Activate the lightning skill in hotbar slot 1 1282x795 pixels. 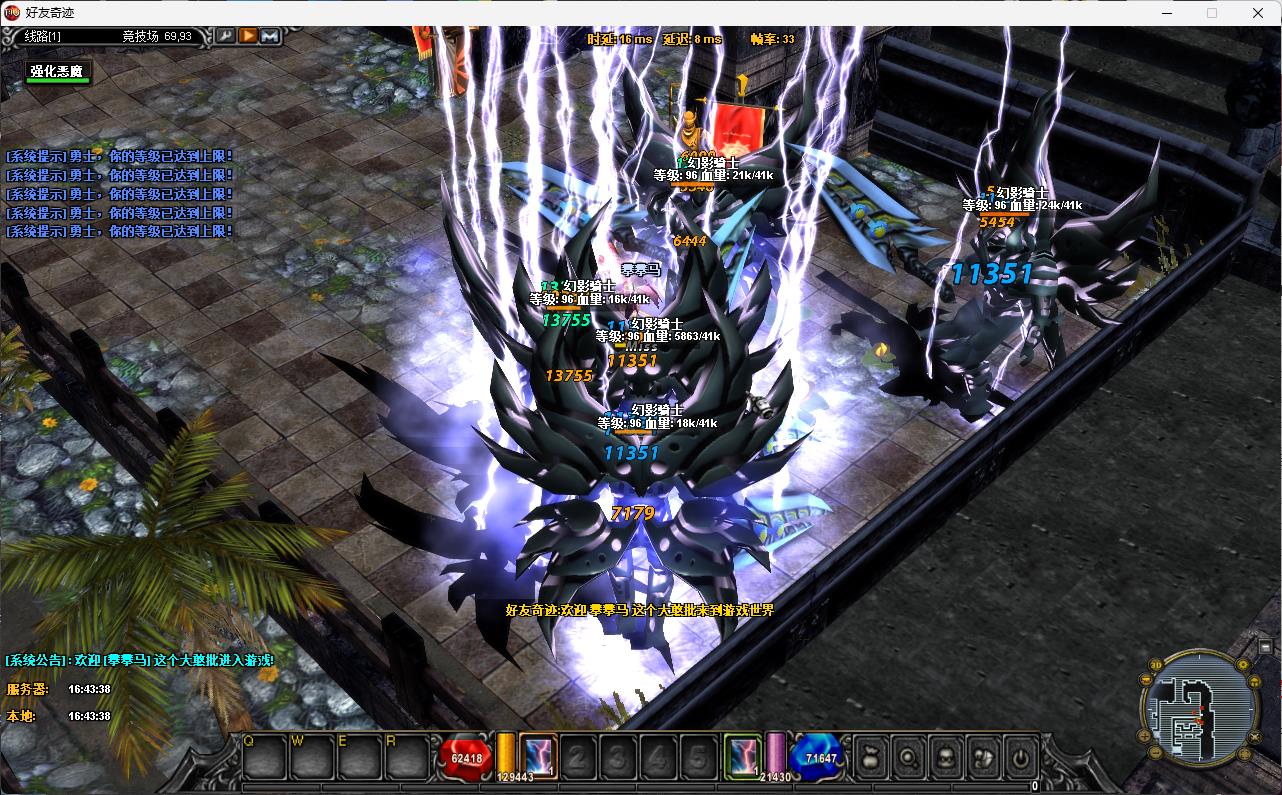pyautogui.click(x=539, y=757)
